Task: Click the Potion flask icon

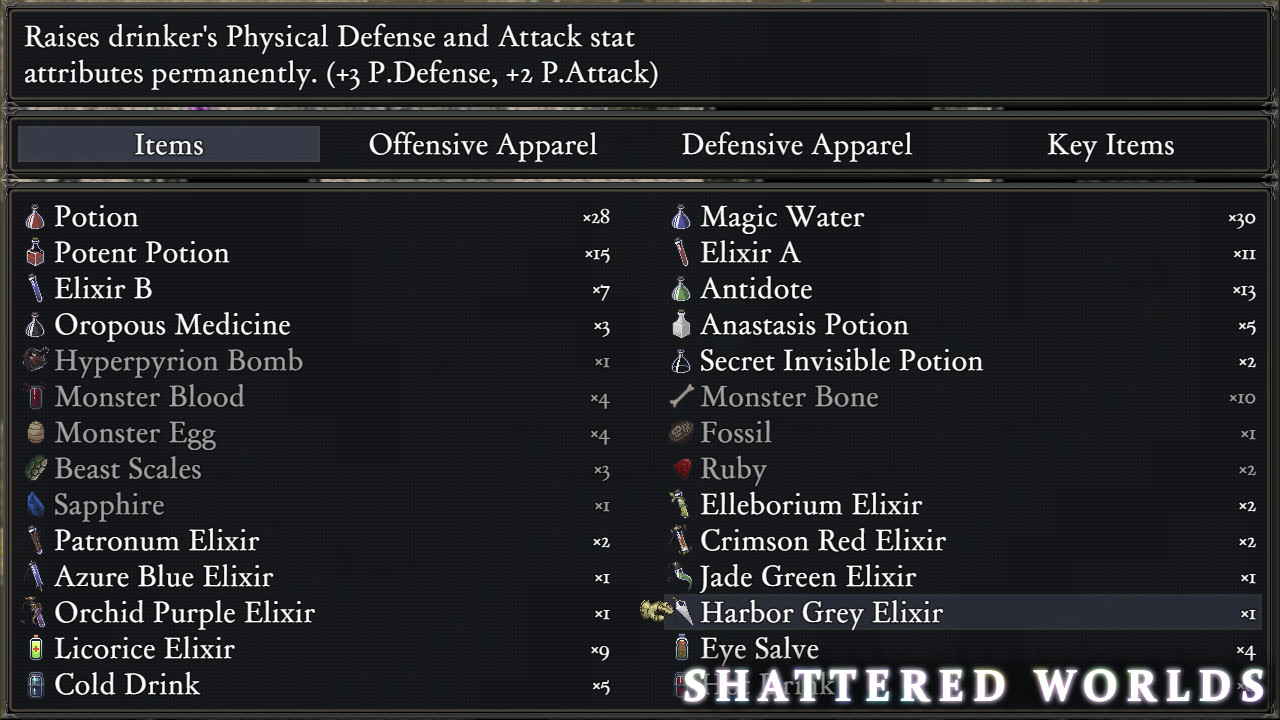Action: [x=36, y=217]
